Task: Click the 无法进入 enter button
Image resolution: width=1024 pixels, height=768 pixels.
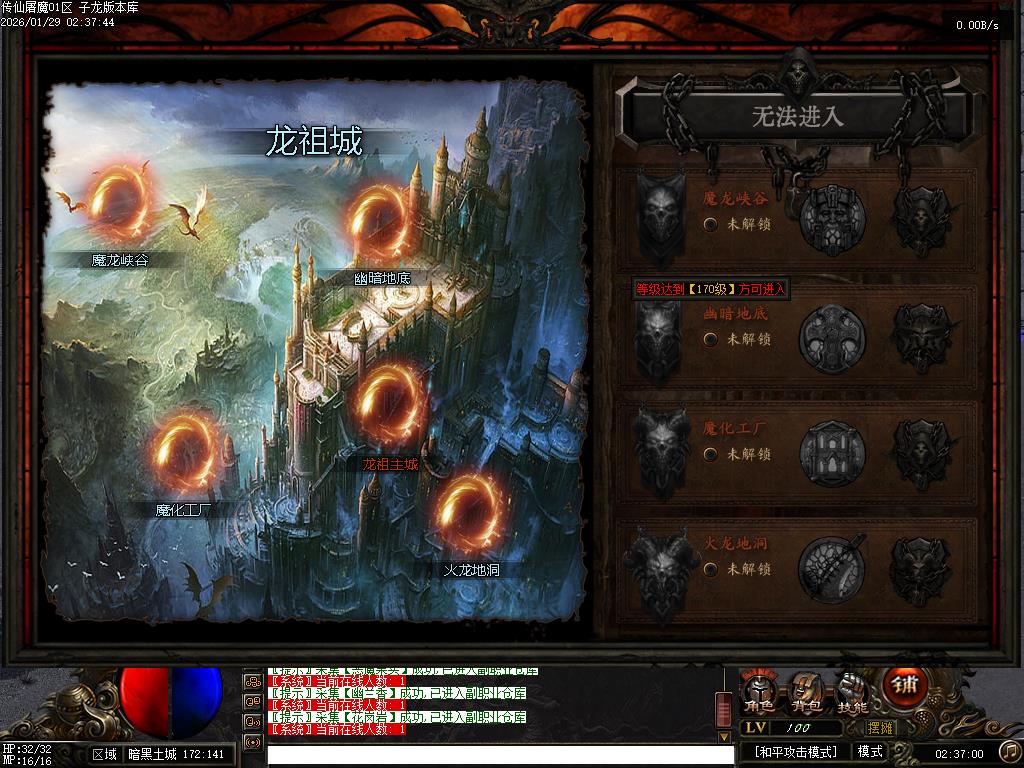Action: pos(797,117)
